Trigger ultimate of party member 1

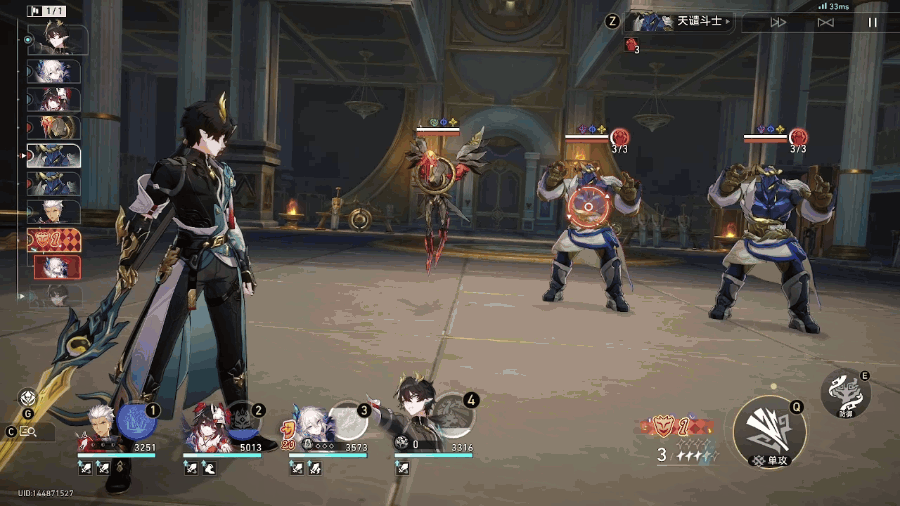[137, 420]
